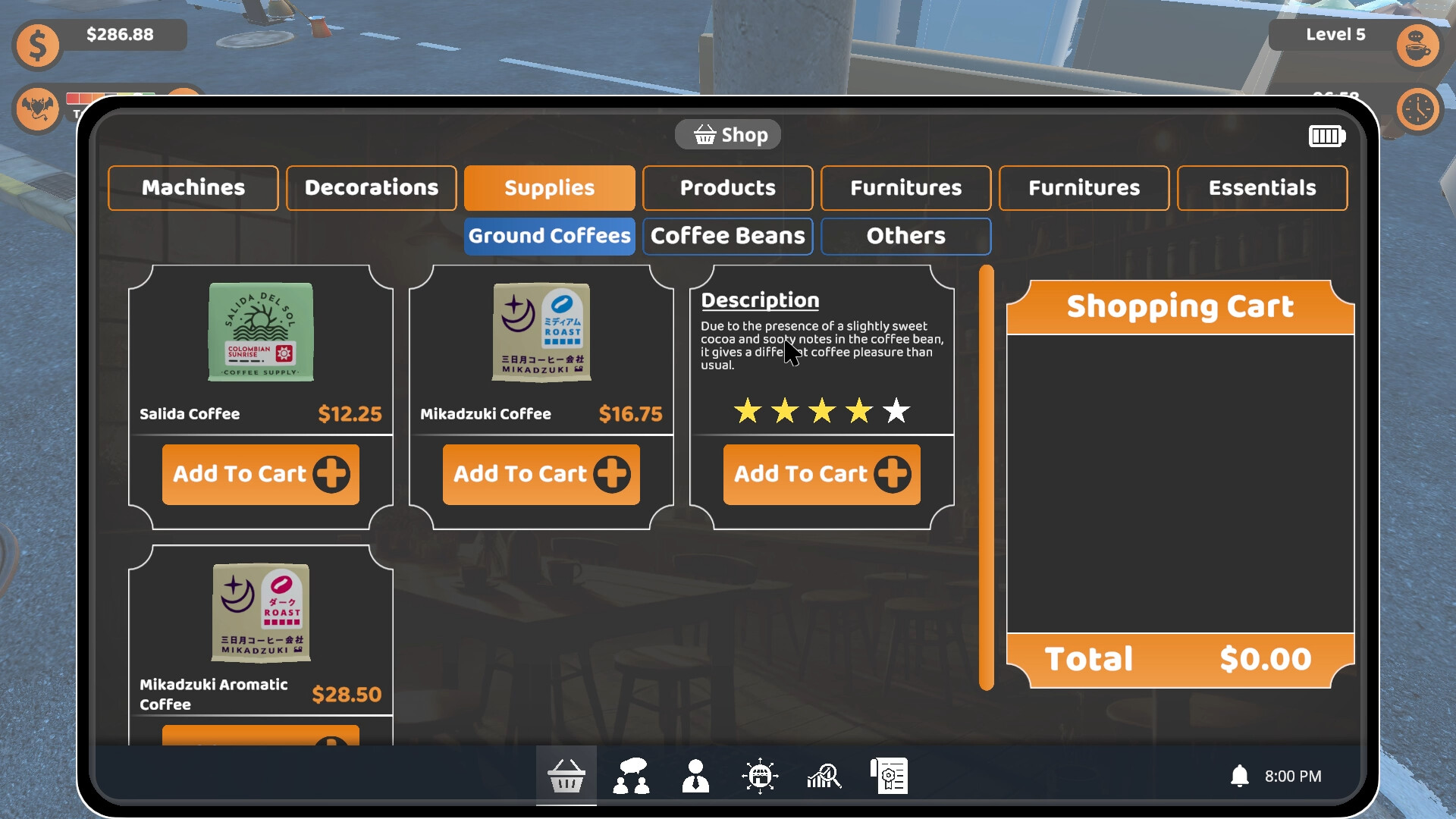Select the Ground Coffees filter
This screenshot has width=1456, height=819.
coord(549,236)
